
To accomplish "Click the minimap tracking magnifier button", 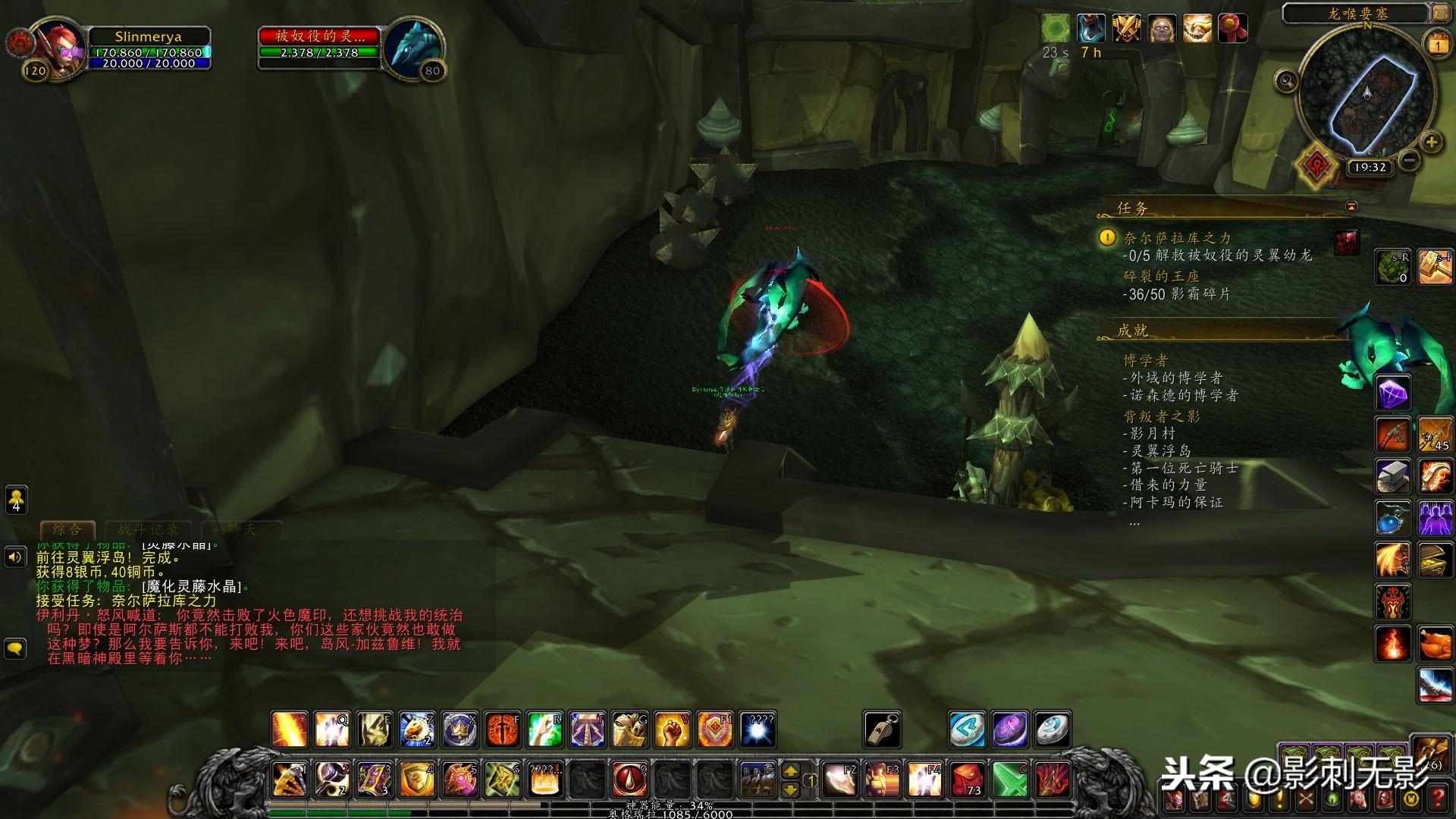I will 1286,80.
